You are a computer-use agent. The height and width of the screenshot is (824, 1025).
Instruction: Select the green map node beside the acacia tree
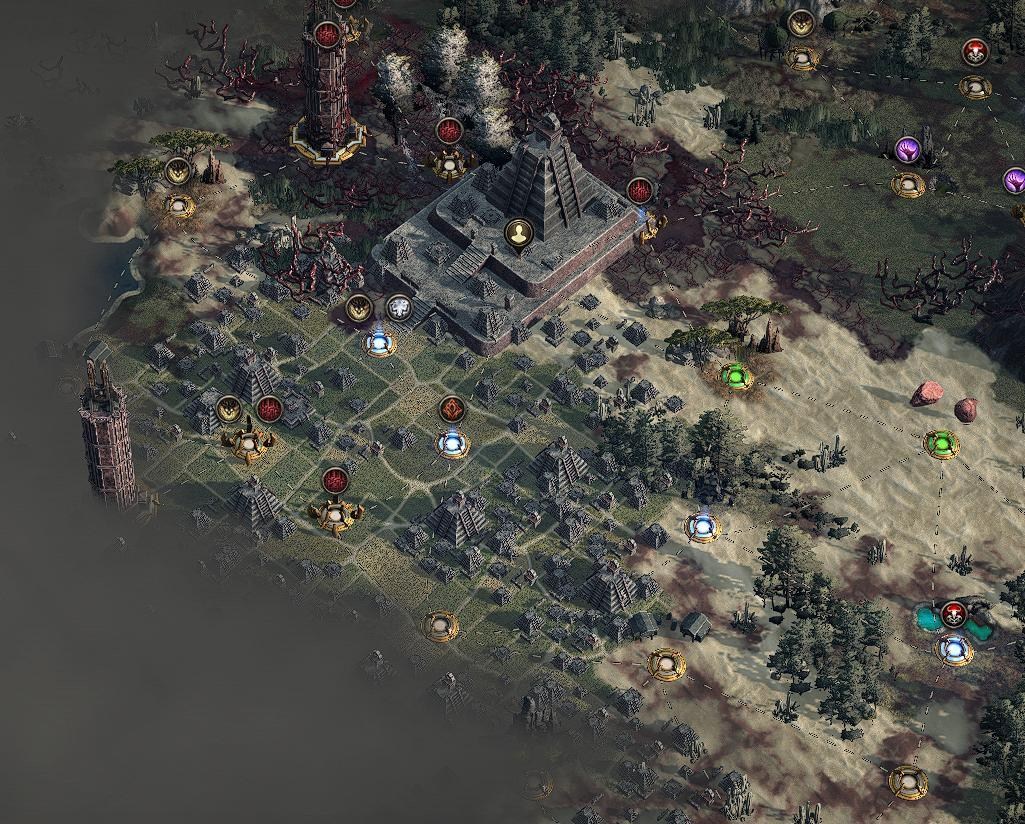click(736, 376)
